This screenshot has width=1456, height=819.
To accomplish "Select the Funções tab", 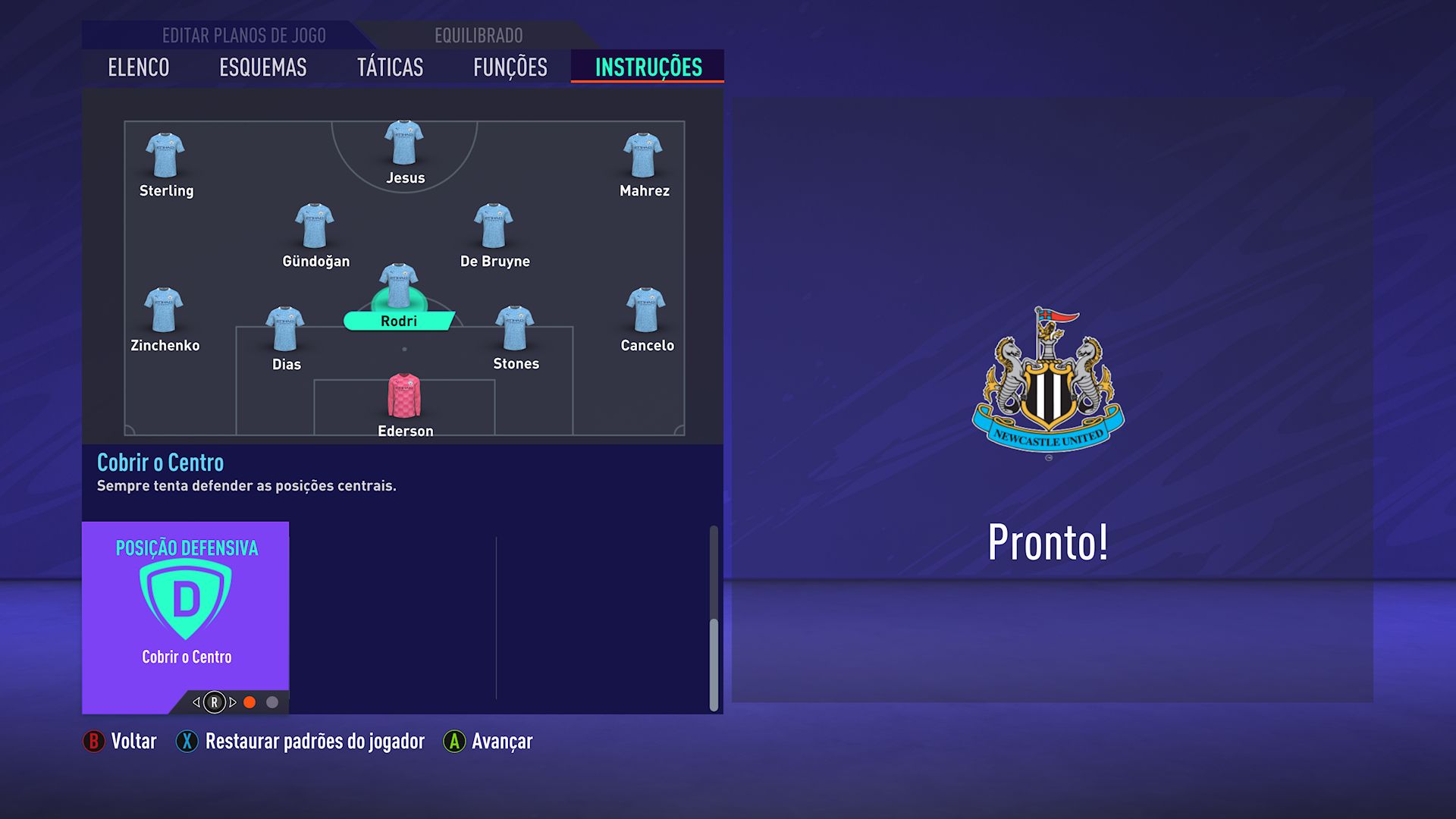I will coord(510,67).
